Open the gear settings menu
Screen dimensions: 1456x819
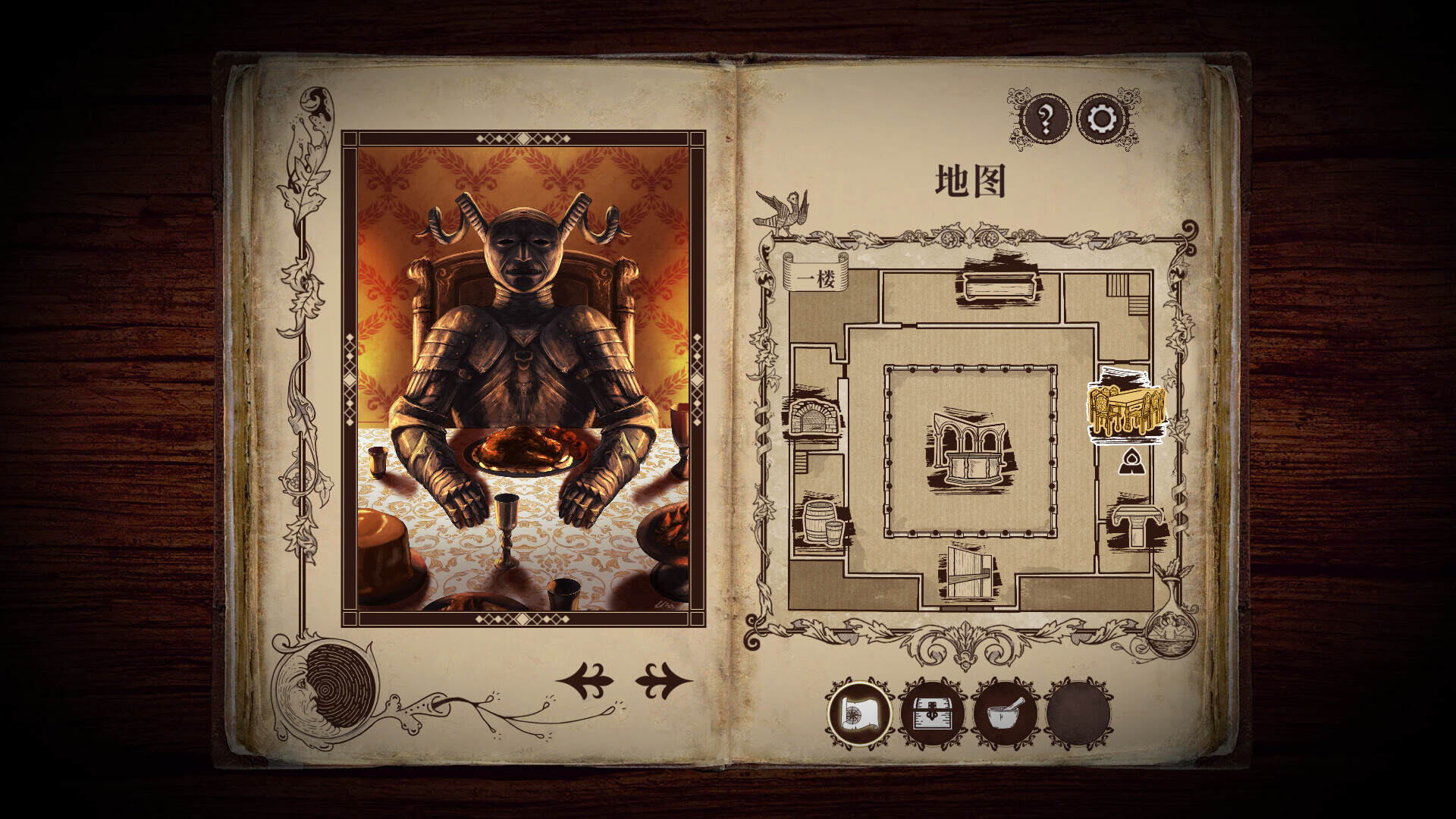tap(1102, 119)
